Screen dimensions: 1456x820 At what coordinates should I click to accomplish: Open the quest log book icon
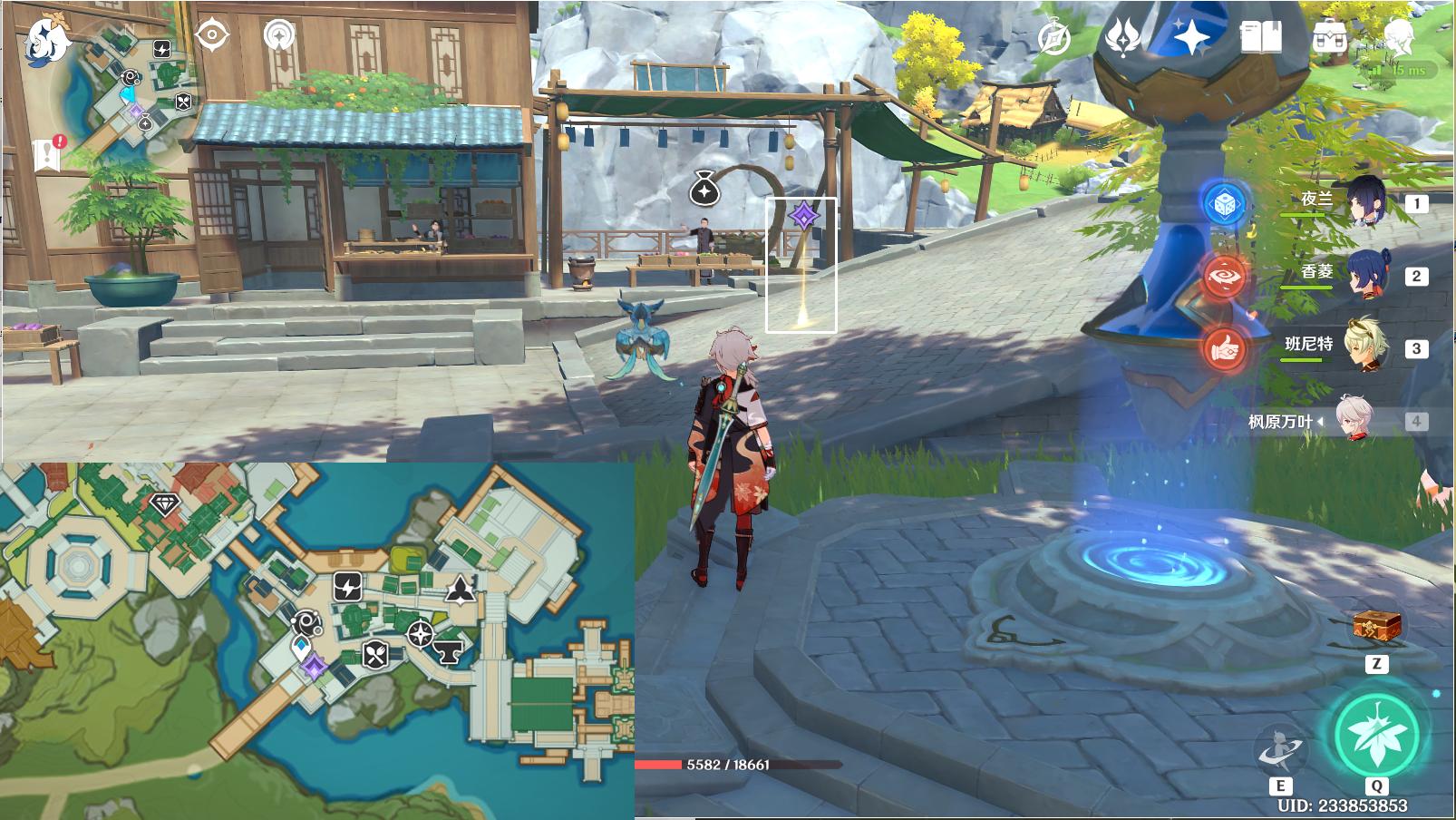(47, 155)
